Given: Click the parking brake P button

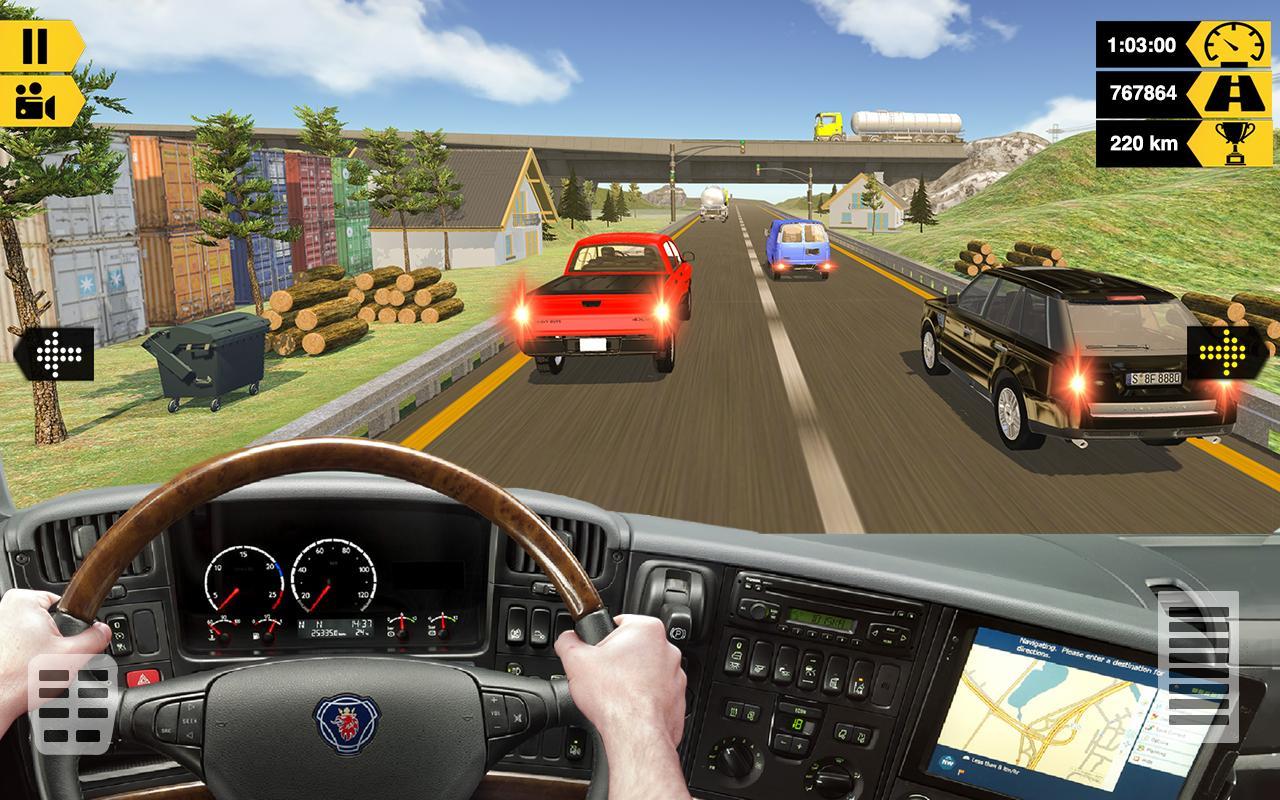Looking at the screenshot, I should 678,632.
